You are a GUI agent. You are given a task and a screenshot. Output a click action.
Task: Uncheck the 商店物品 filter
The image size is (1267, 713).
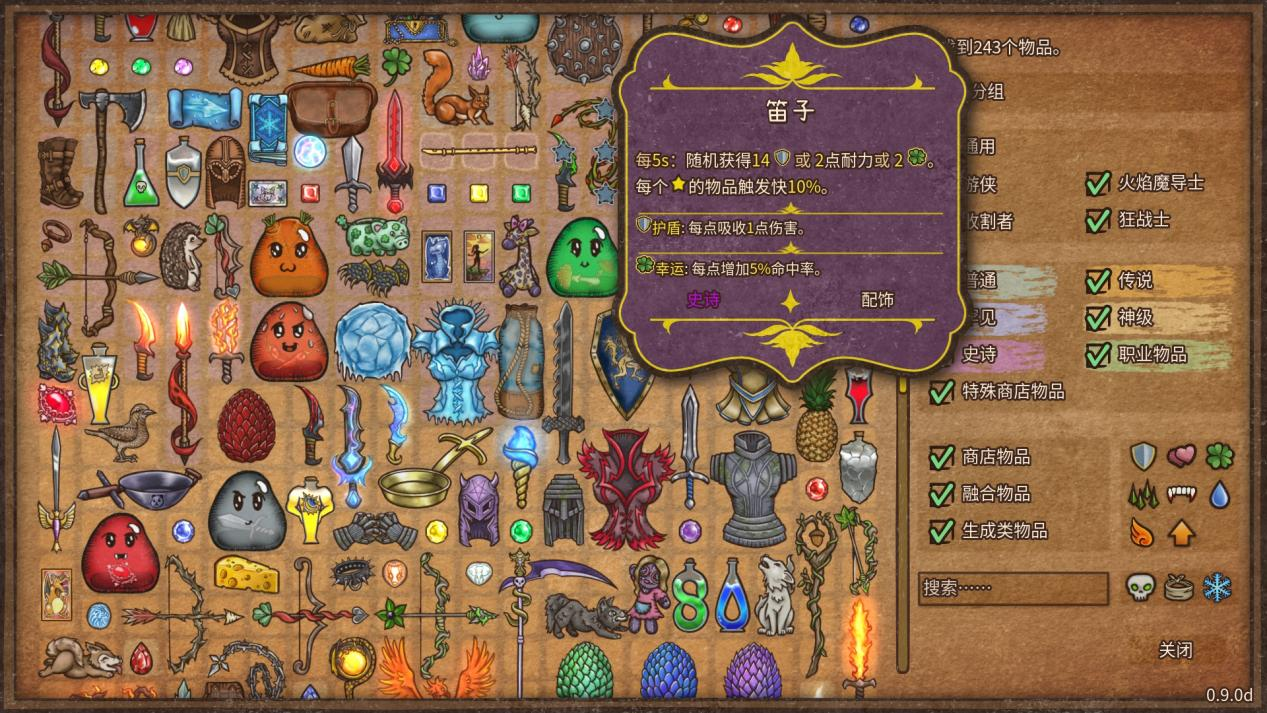tap(941, 457)
